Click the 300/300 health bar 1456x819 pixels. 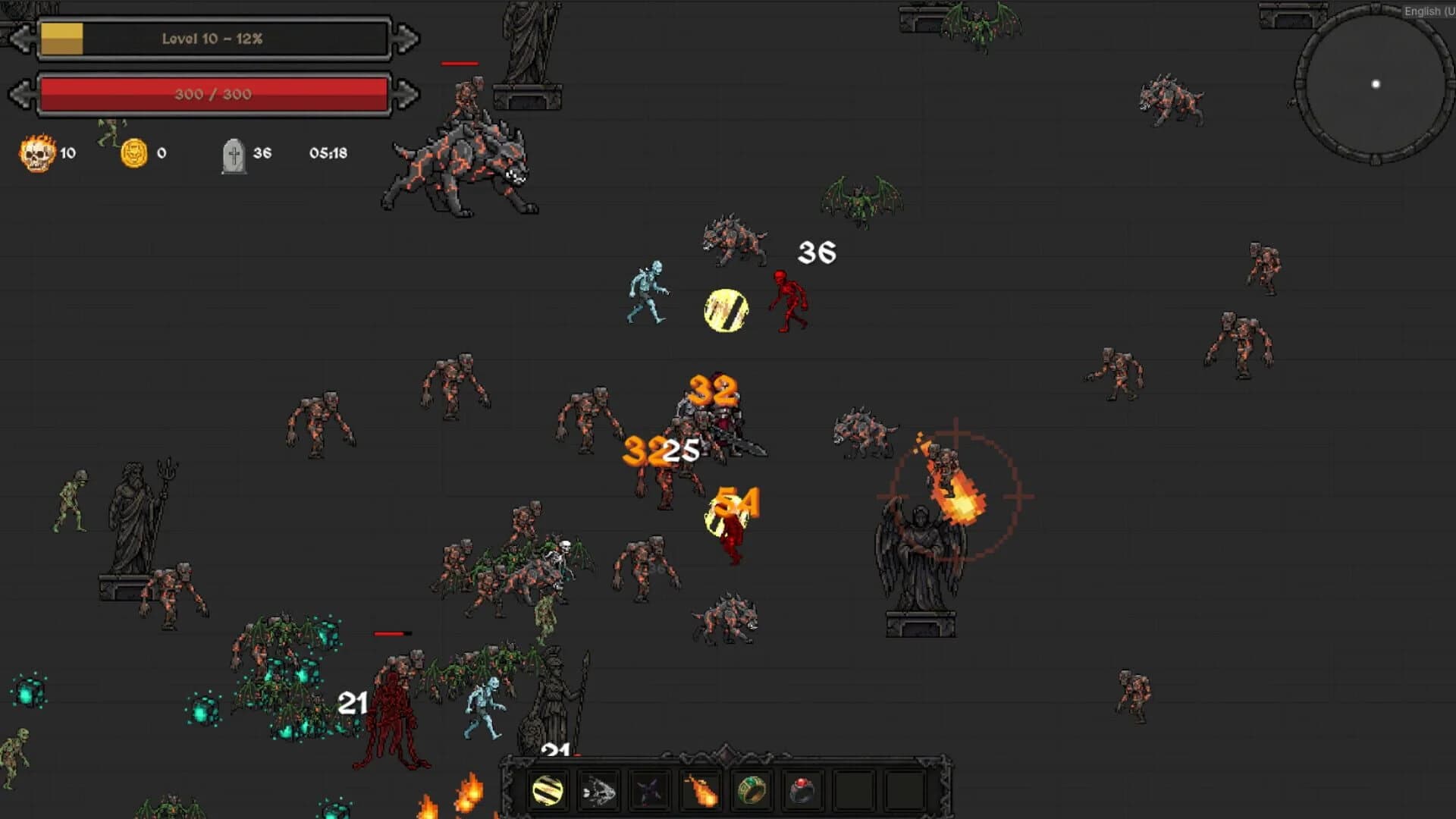point(215,94)
